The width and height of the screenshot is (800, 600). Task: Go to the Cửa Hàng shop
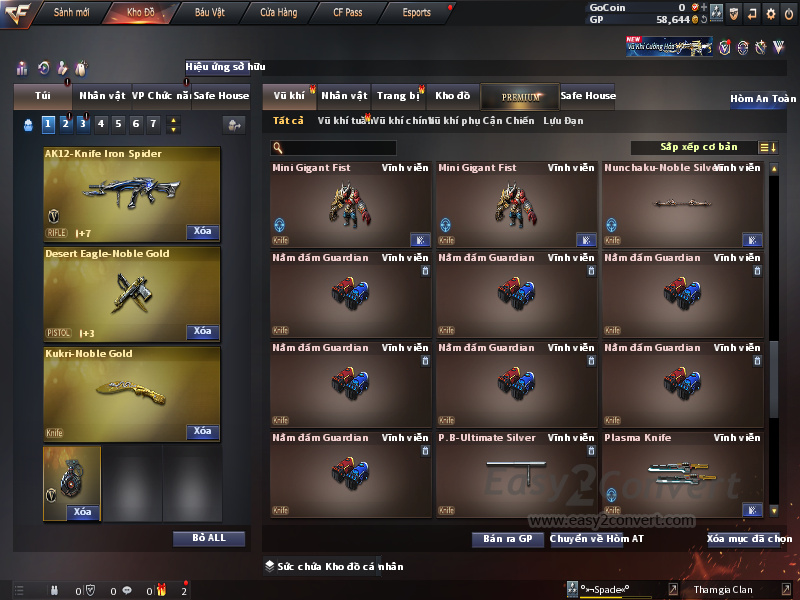point(278,13)
